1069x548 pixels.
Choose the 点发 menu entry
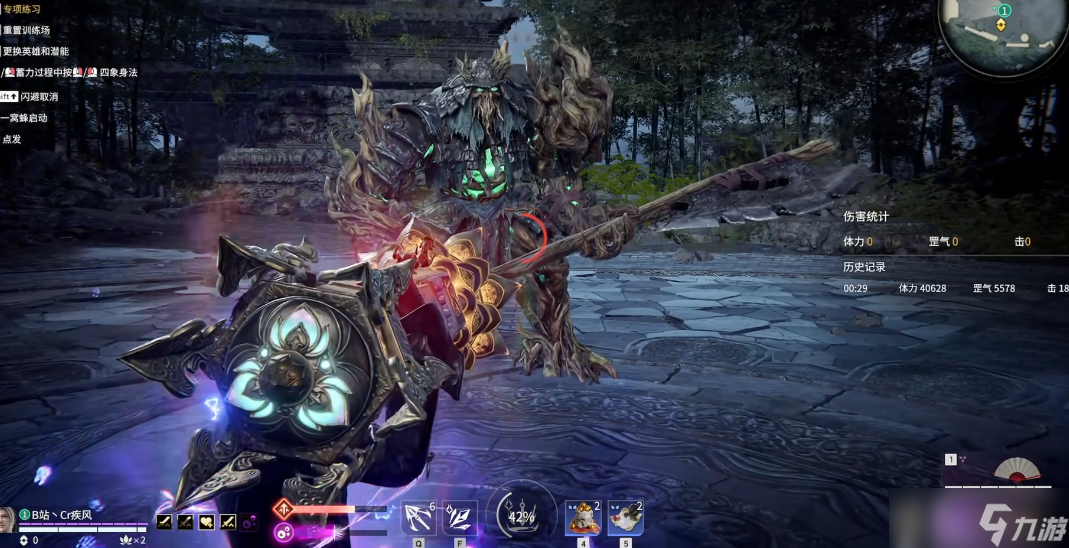[x=12, y=139]
